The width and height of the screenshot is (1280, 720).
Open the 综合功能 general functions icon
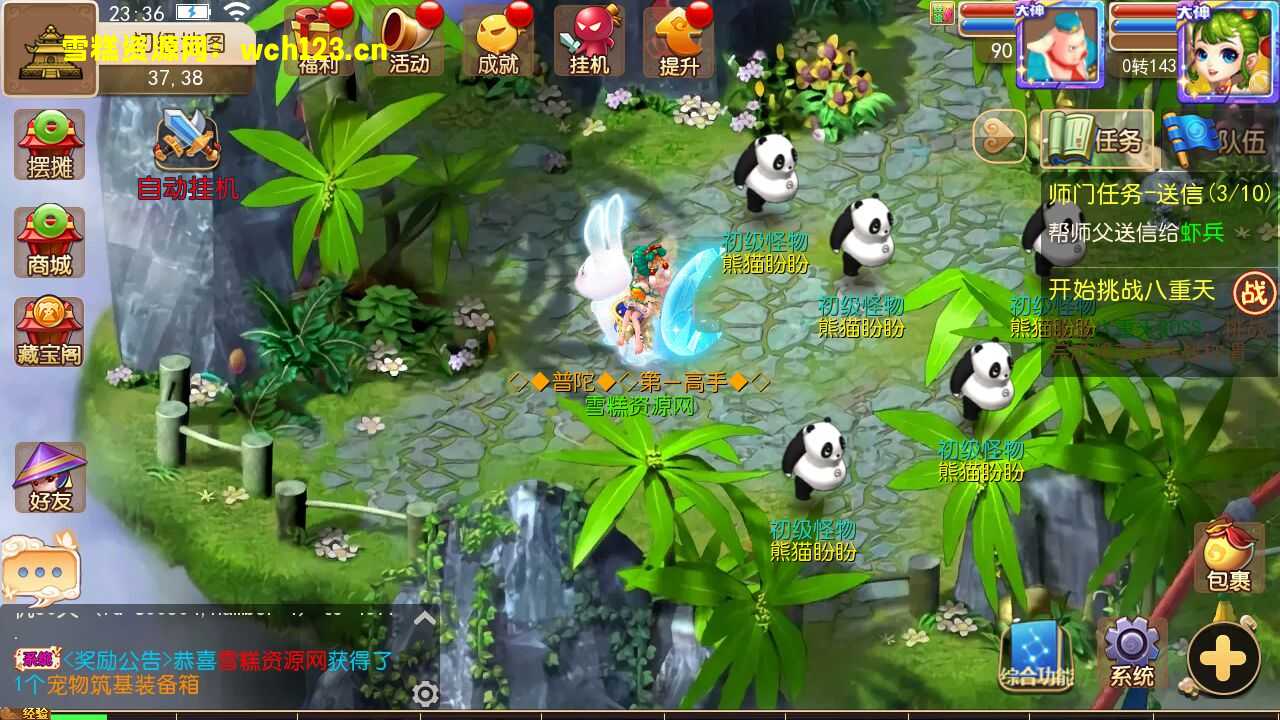tap(1036, 655)
